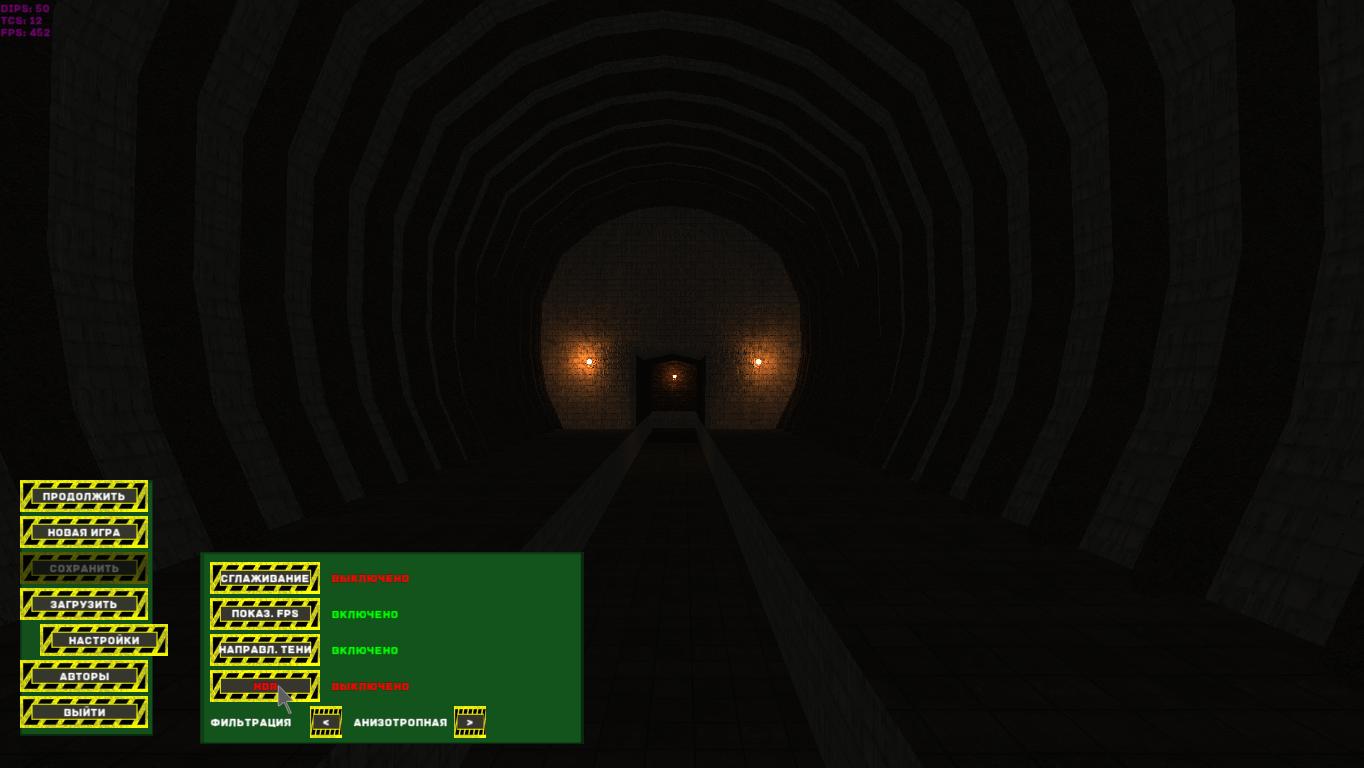Screen dimensions: 1364x768
Task: Choose previous filtering mode with left arrow
Action: click(x=326, y=722)
